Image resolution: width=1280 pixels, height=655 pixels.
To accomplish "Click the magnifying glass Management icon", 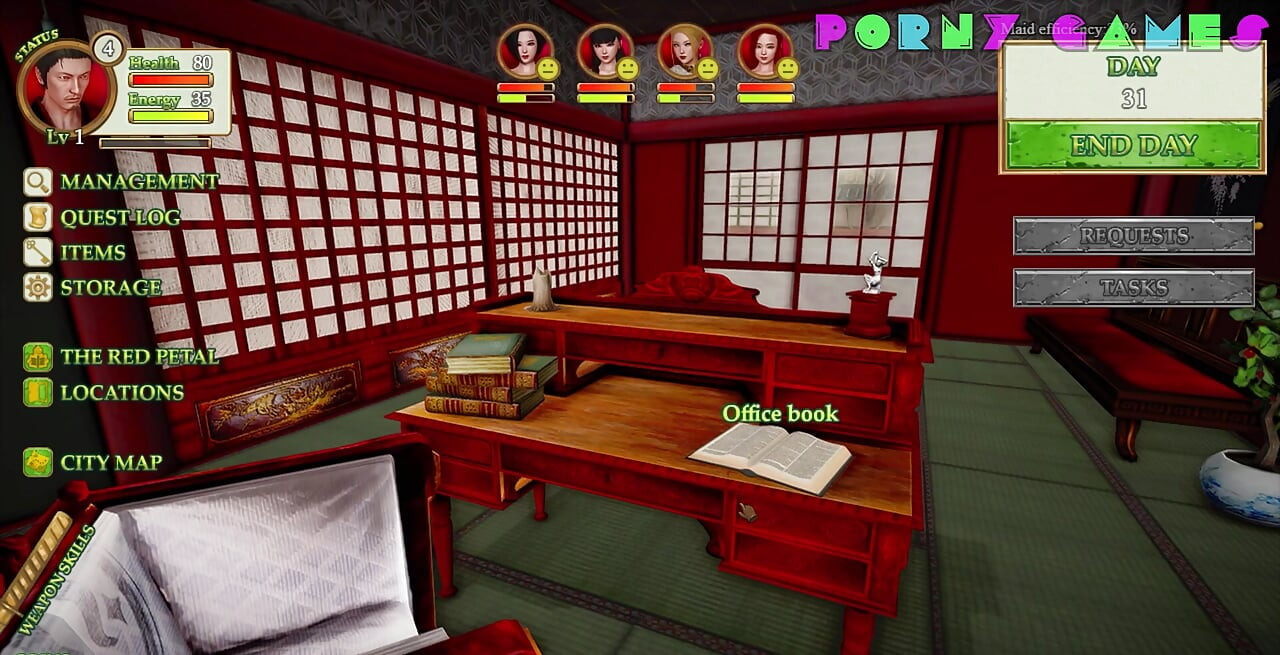I will click(38, 182).
